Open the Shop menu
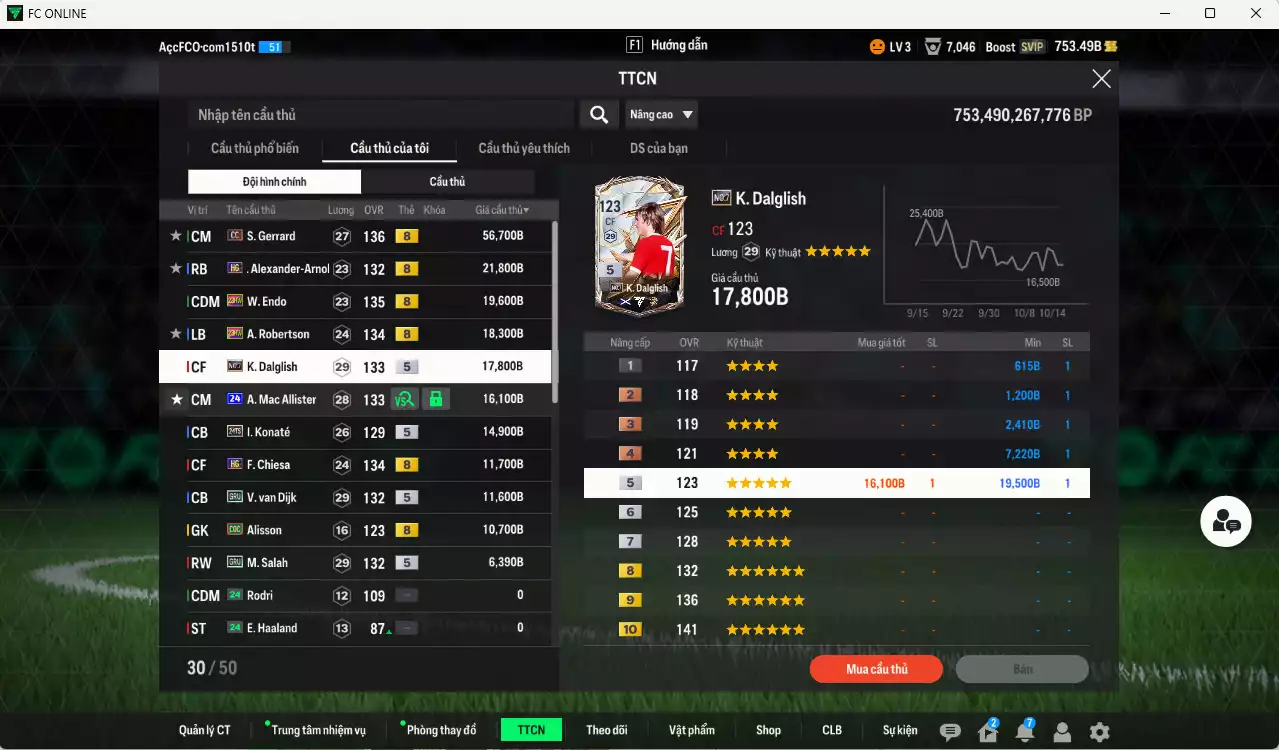1279x750 pixels. coord(768,730)
